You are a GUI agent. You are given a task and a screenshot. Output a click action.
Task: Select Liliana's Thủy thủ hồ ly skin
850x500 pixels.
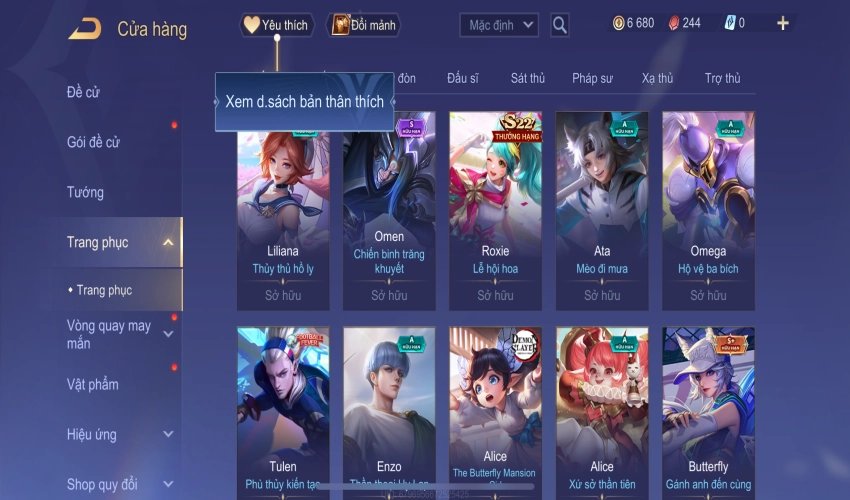click(283, 210)
